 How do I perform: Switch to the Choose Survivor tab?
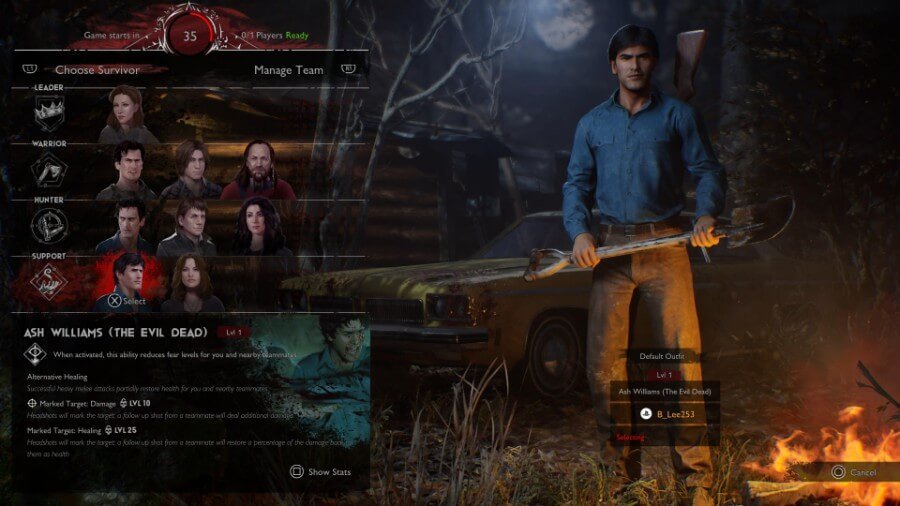pos(97,70)
